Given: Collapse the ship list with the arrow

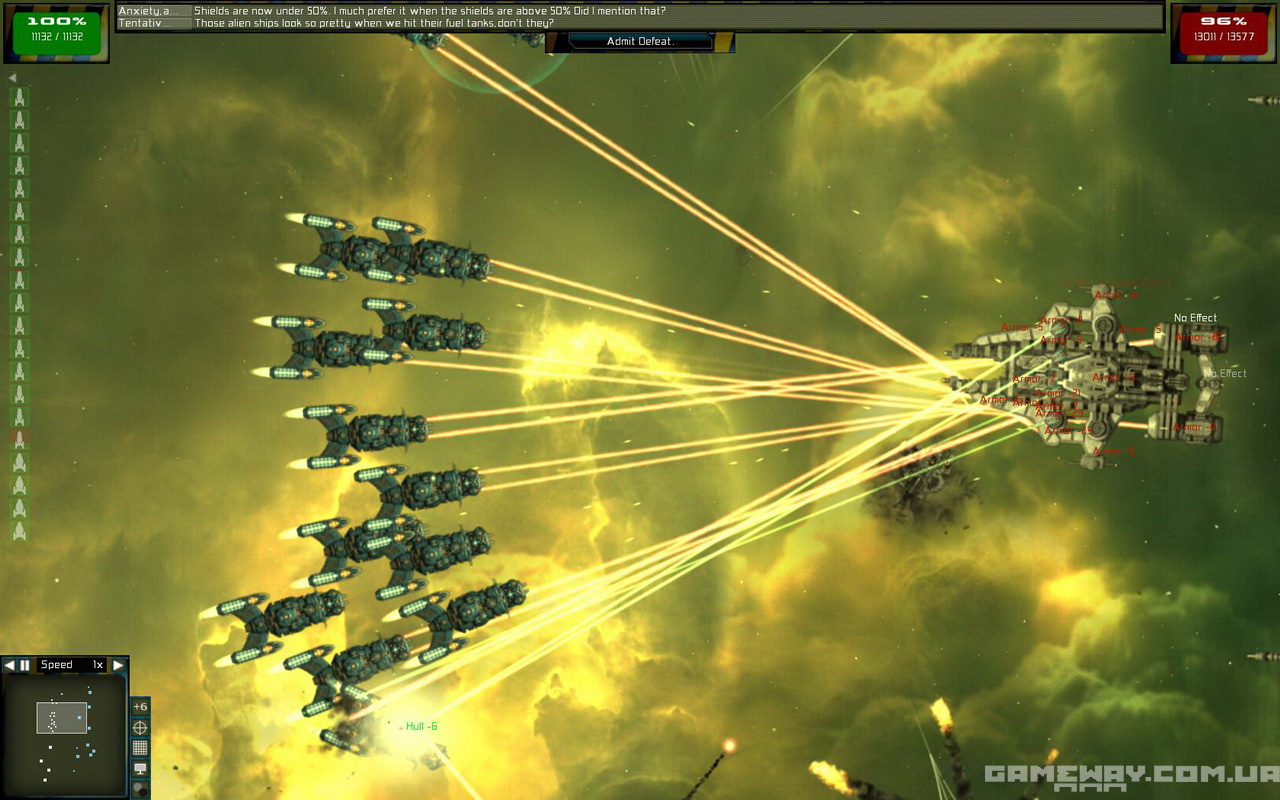Looking at the screenshot, I should tap(12, 78).
